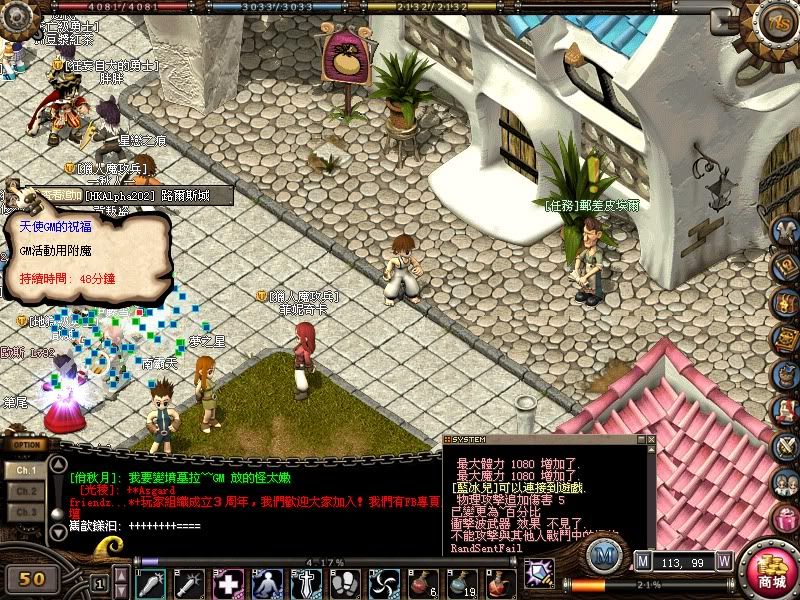Open the crossed swords menu icon
This screenshot has height=600, width=800.
pyautogui.click(x=786, y=443)
